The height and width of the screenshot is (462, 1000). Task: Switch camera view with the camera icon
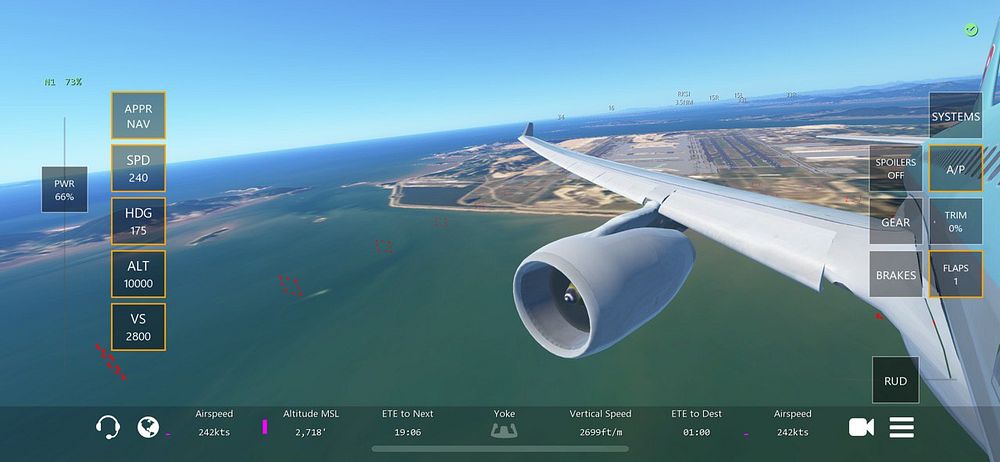(x=861, y=427)
